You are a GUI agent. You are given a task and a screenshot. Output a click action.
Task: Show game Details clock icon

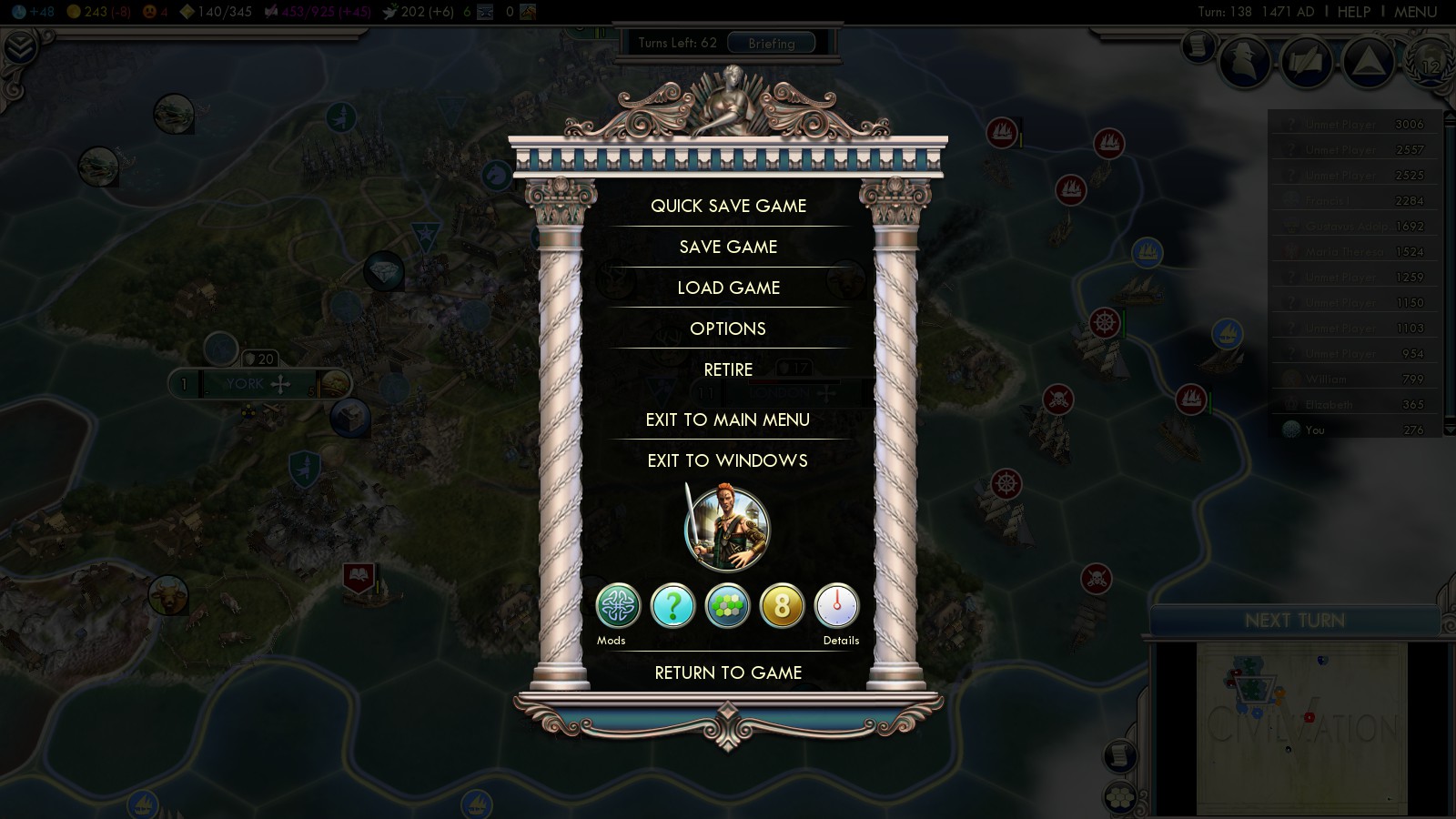pyautogui.click(x=836, y=606)
